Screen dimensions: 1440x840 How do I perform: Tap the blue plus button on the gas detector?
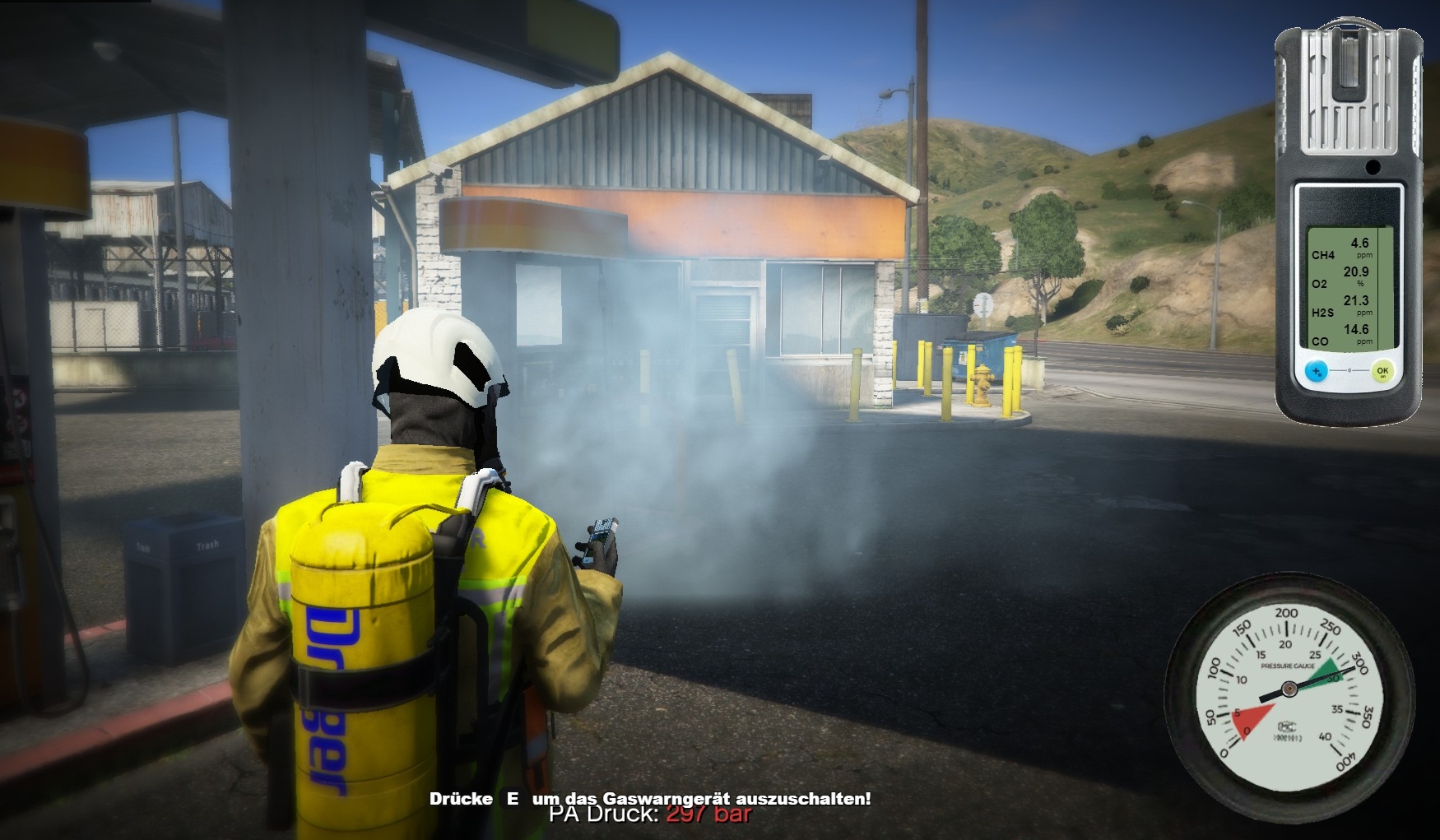coord(1317,371)
